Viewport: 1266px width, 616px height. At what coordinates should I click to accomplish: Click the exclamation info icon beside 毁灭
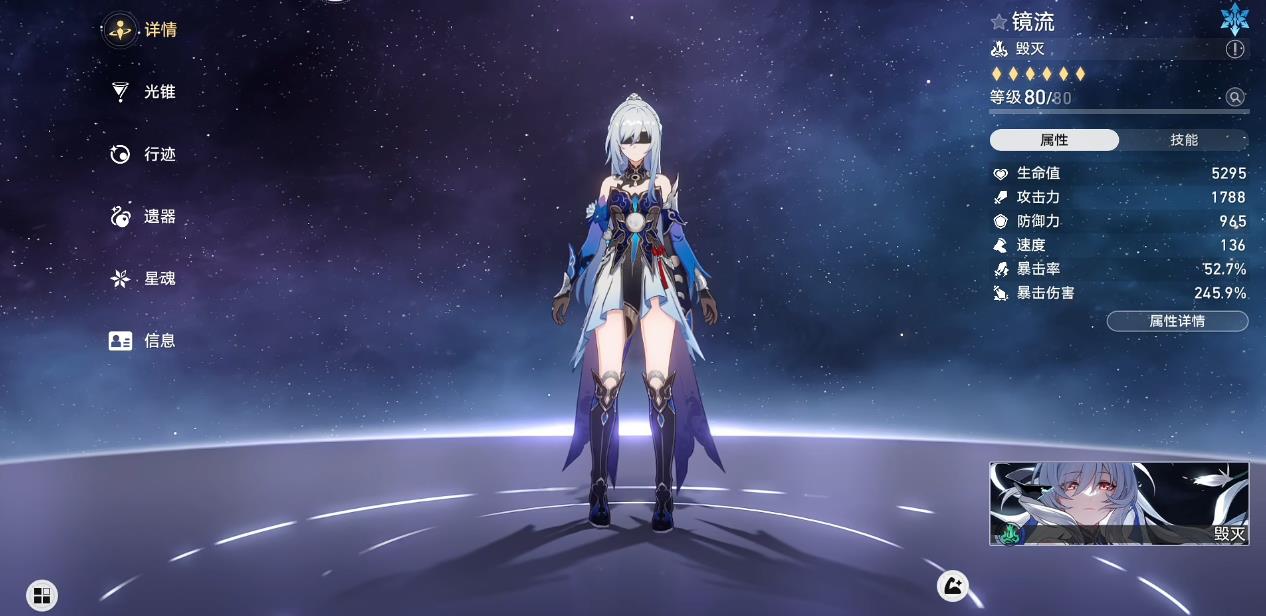tap(1235, 49)
